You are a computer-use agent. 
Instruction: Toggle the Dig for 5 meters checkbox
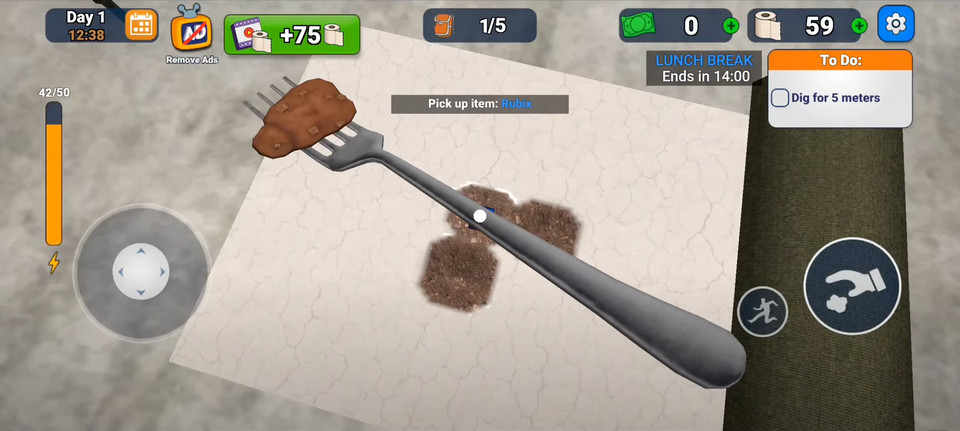pyautogui.click(x=782, y=98)
